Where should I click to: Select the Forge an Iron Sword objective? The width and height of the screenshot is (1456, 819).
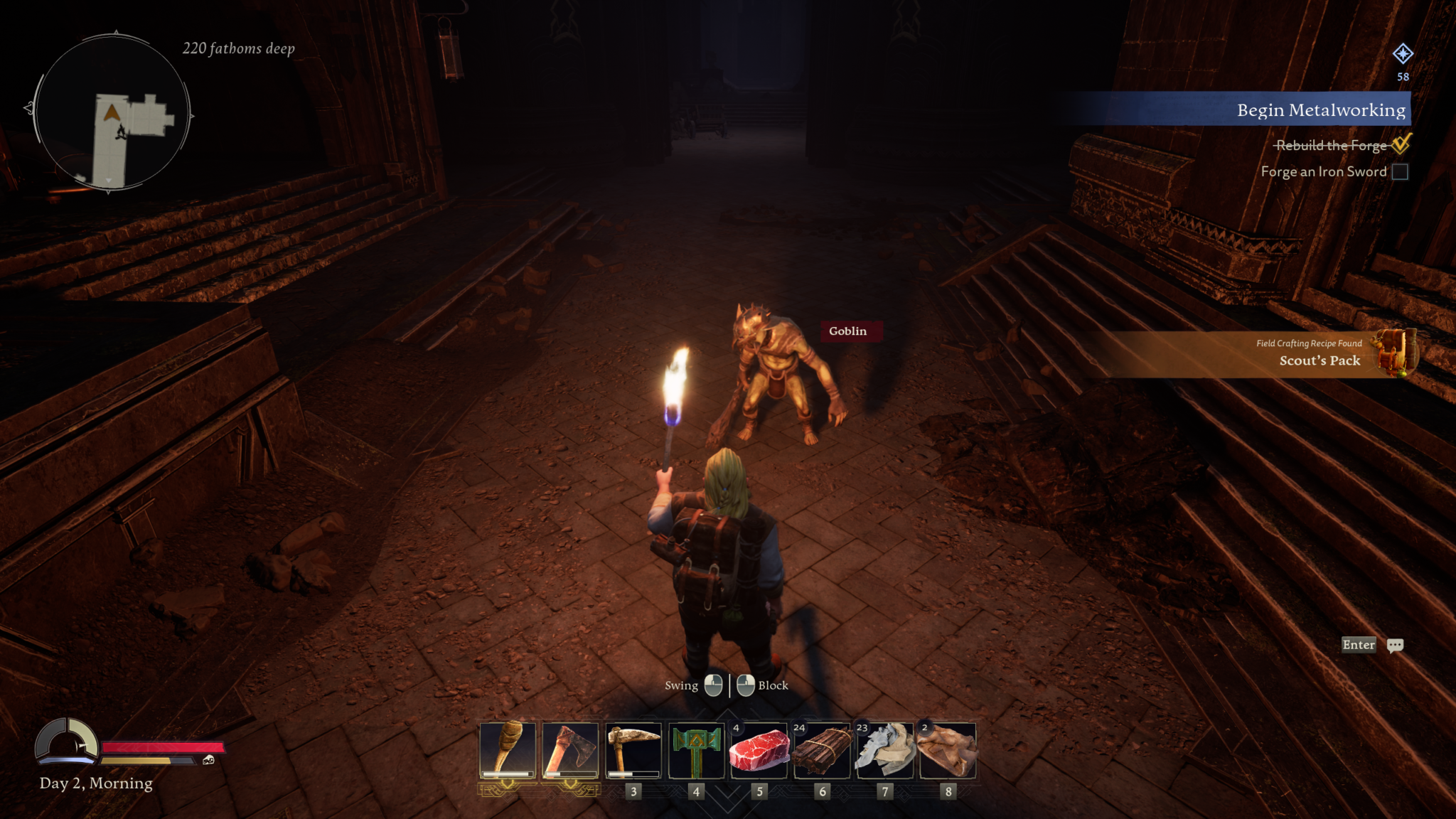coord(1324,171)
